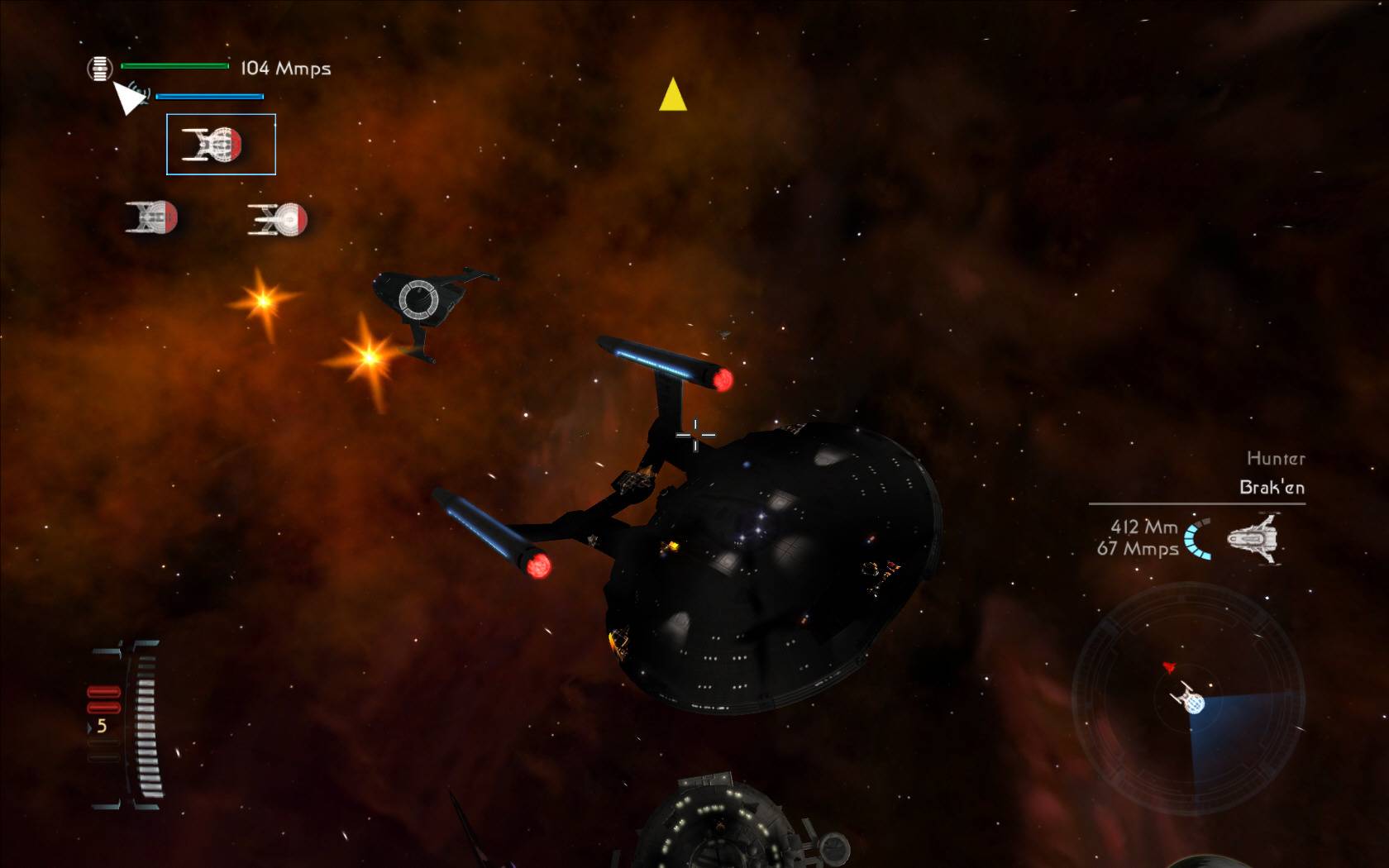
Task: Click the Brak'en target ship icon
Action: coord(1253,539)
